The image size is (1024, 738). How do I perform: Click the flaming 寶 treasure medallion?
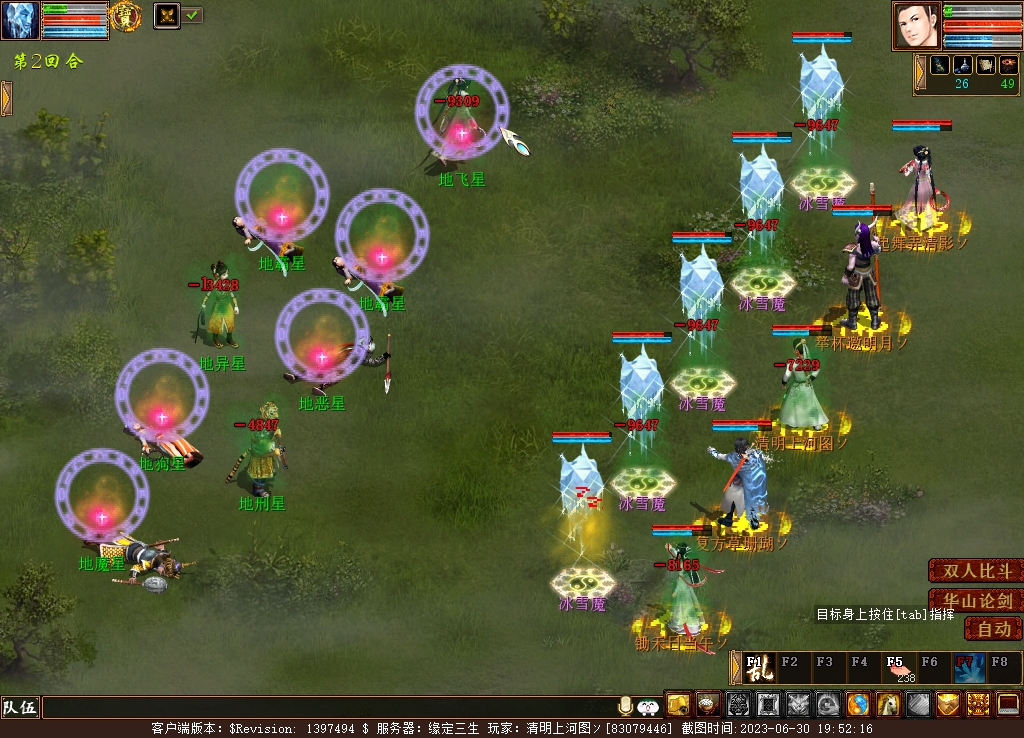coord(125,14)
